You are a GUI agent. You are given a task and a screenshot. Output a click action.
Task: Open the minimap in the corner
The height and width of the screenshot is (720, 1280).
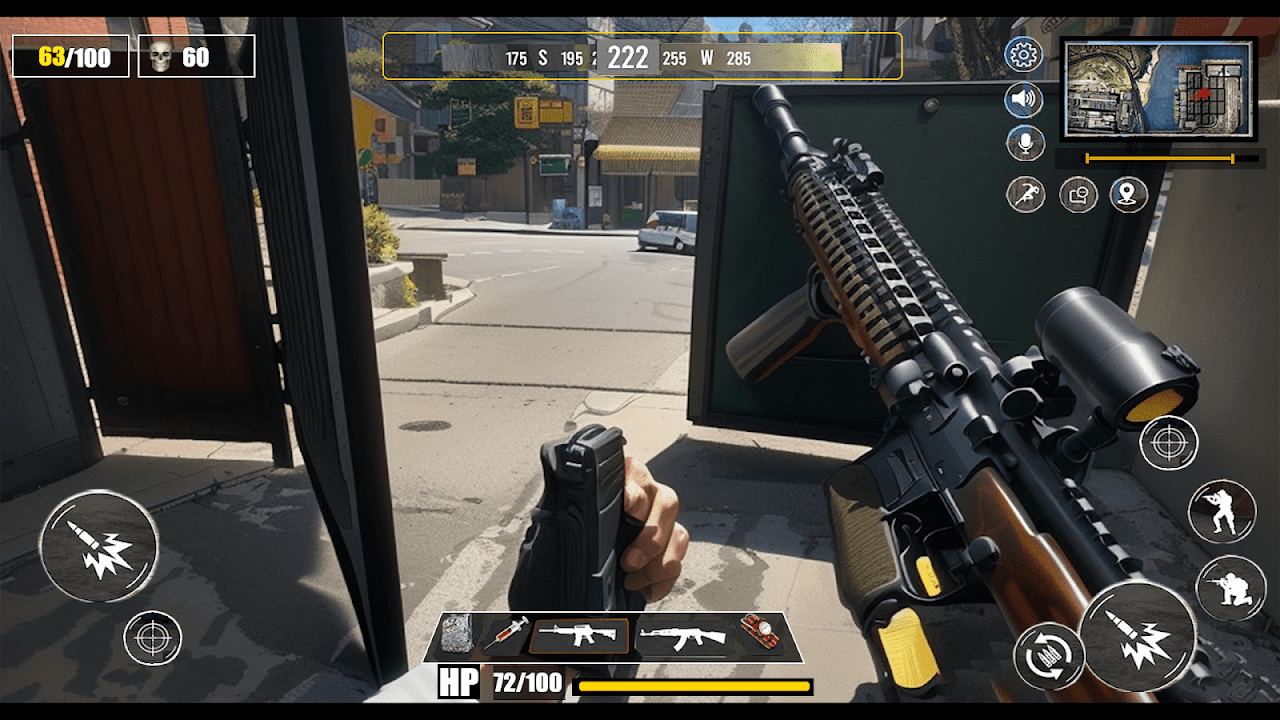[1158, 88]
